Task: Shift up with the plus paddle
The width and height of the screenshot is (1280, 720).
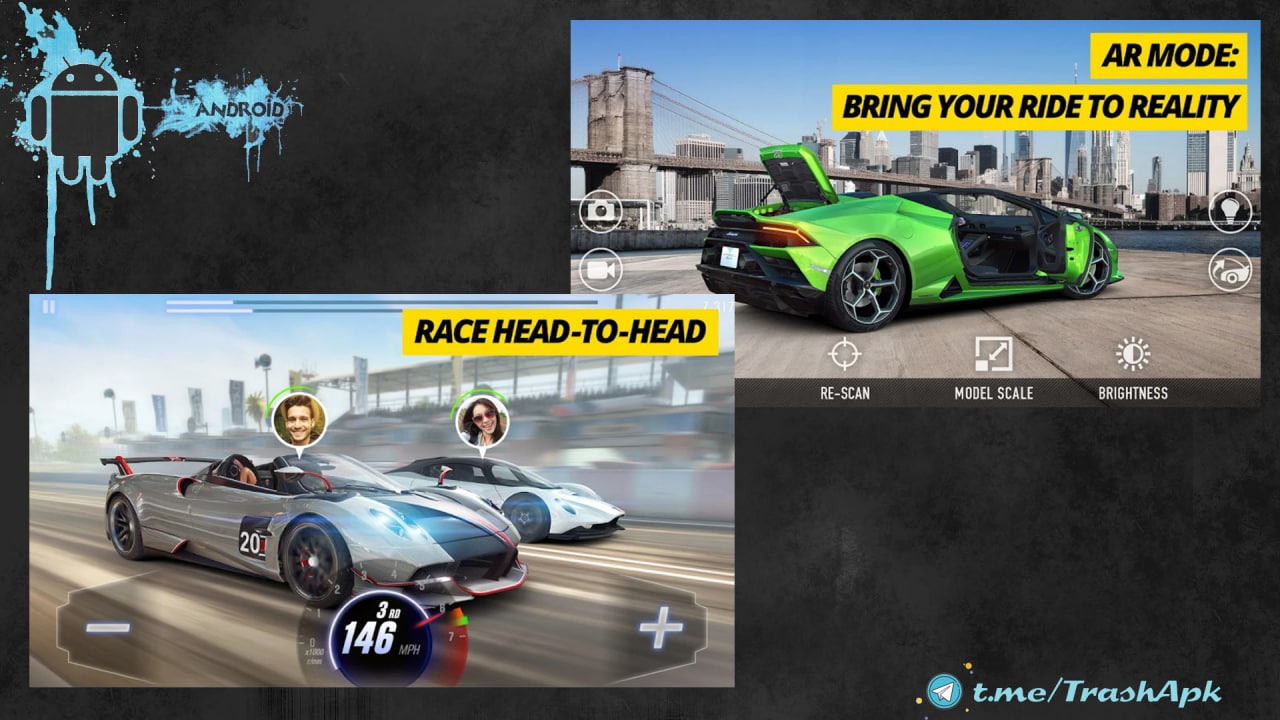Action: 661,628
